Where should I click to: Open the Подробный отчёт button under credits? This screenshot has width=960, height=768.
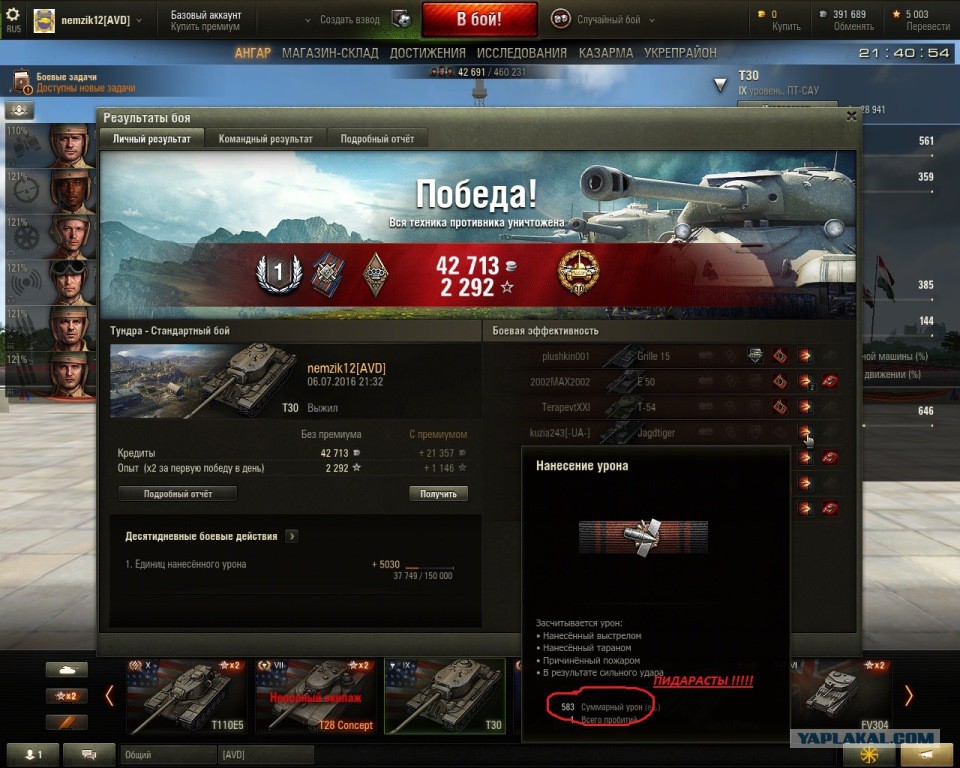click(177, 494)
